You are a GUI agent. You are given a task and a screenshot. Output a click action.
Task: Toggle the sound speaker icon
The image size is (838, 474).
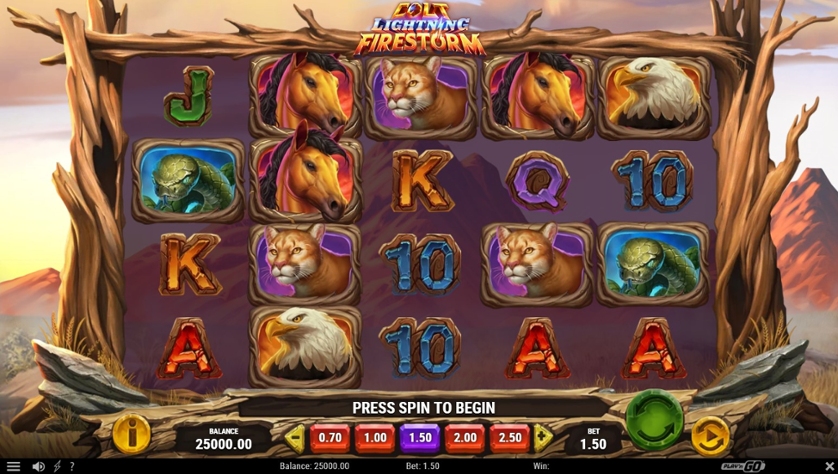coord(38,466)
